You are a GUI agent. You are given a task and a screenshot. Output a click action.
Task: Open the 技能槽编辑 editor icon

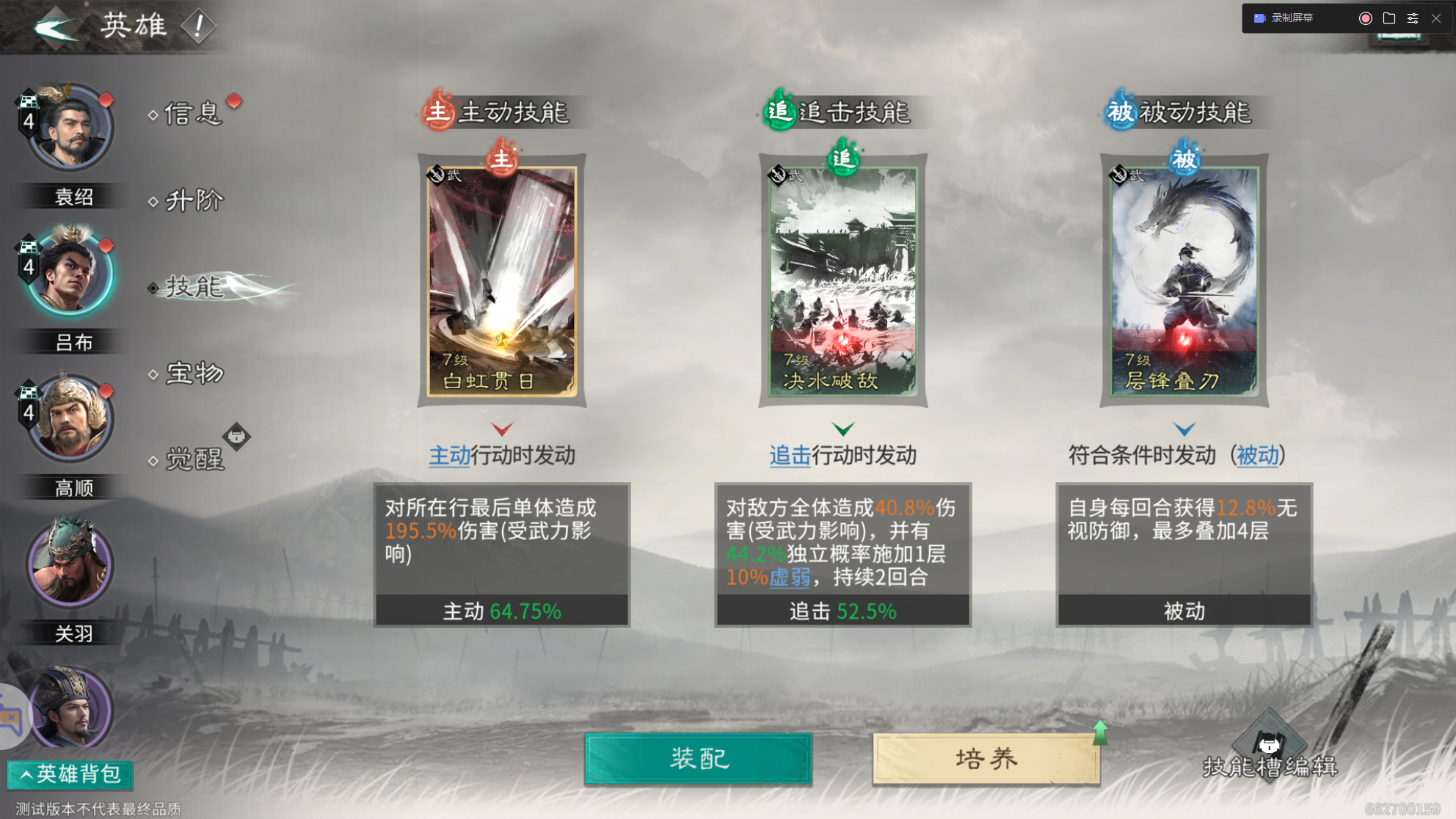coord(1269,744)
